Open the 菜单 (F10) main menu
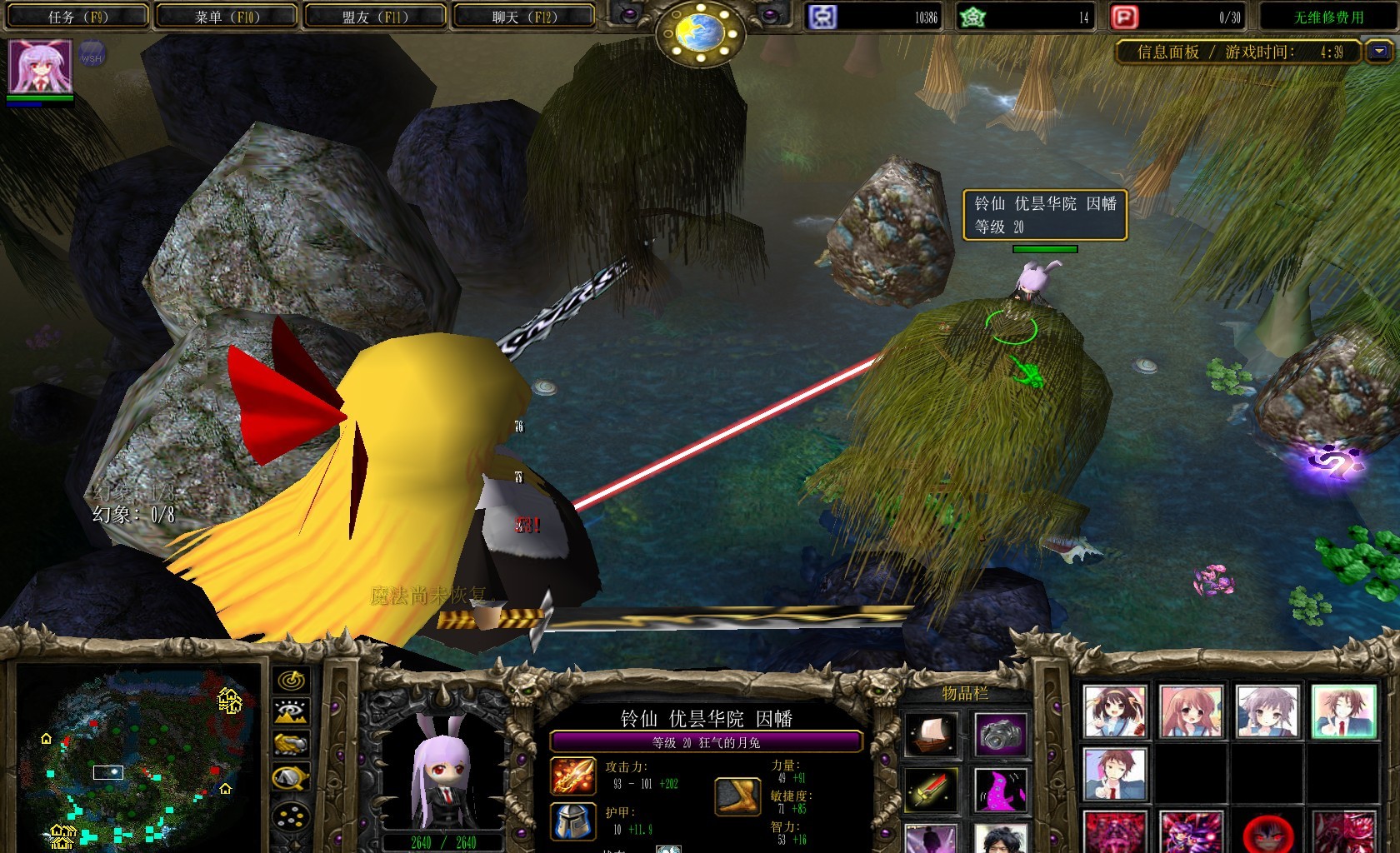Viewport: 1400px width, 853px height. (227, 17)
